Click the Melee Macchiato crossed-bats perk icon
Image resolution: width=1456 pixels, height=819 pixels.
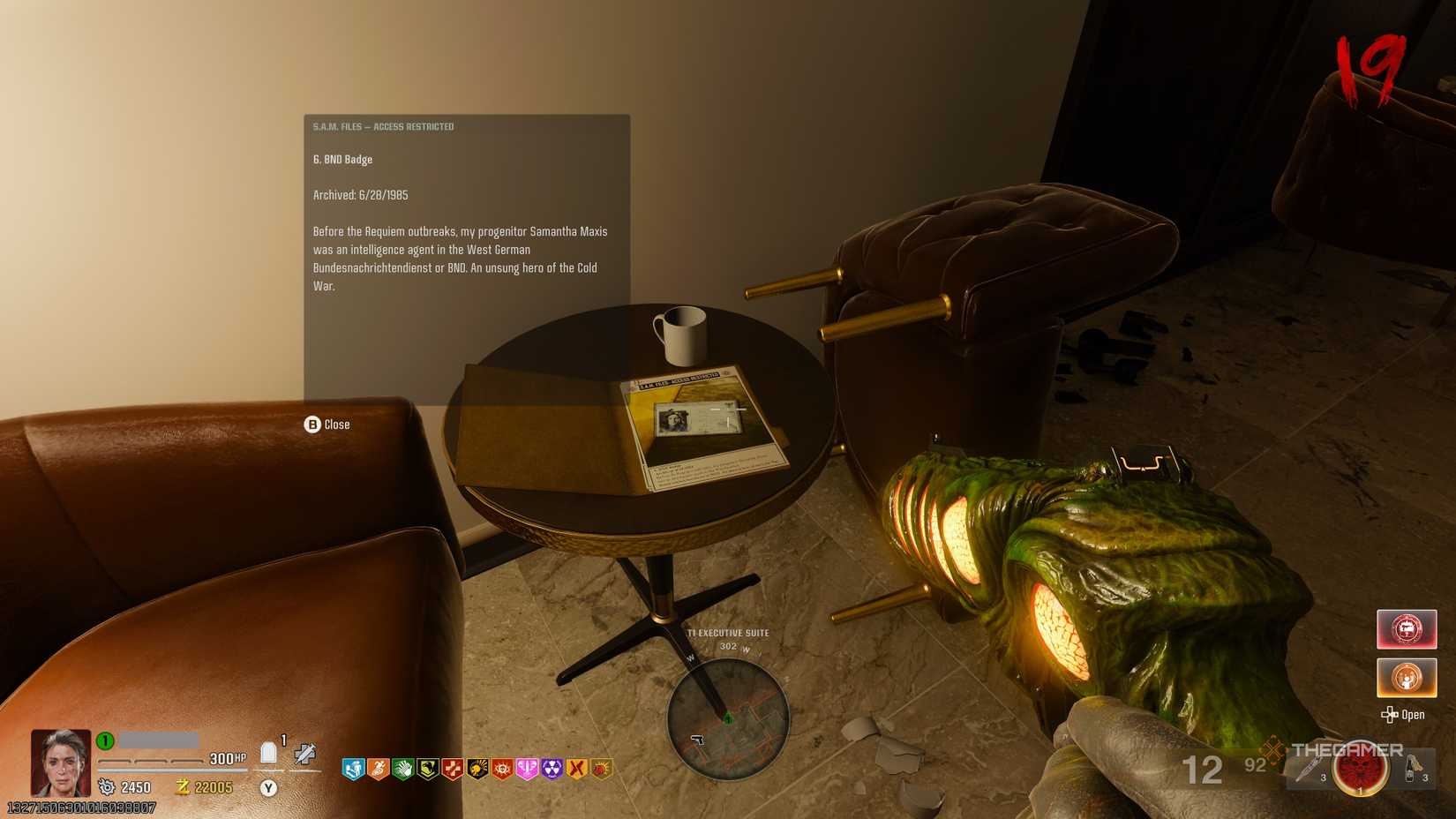click(x=576, y=770)
